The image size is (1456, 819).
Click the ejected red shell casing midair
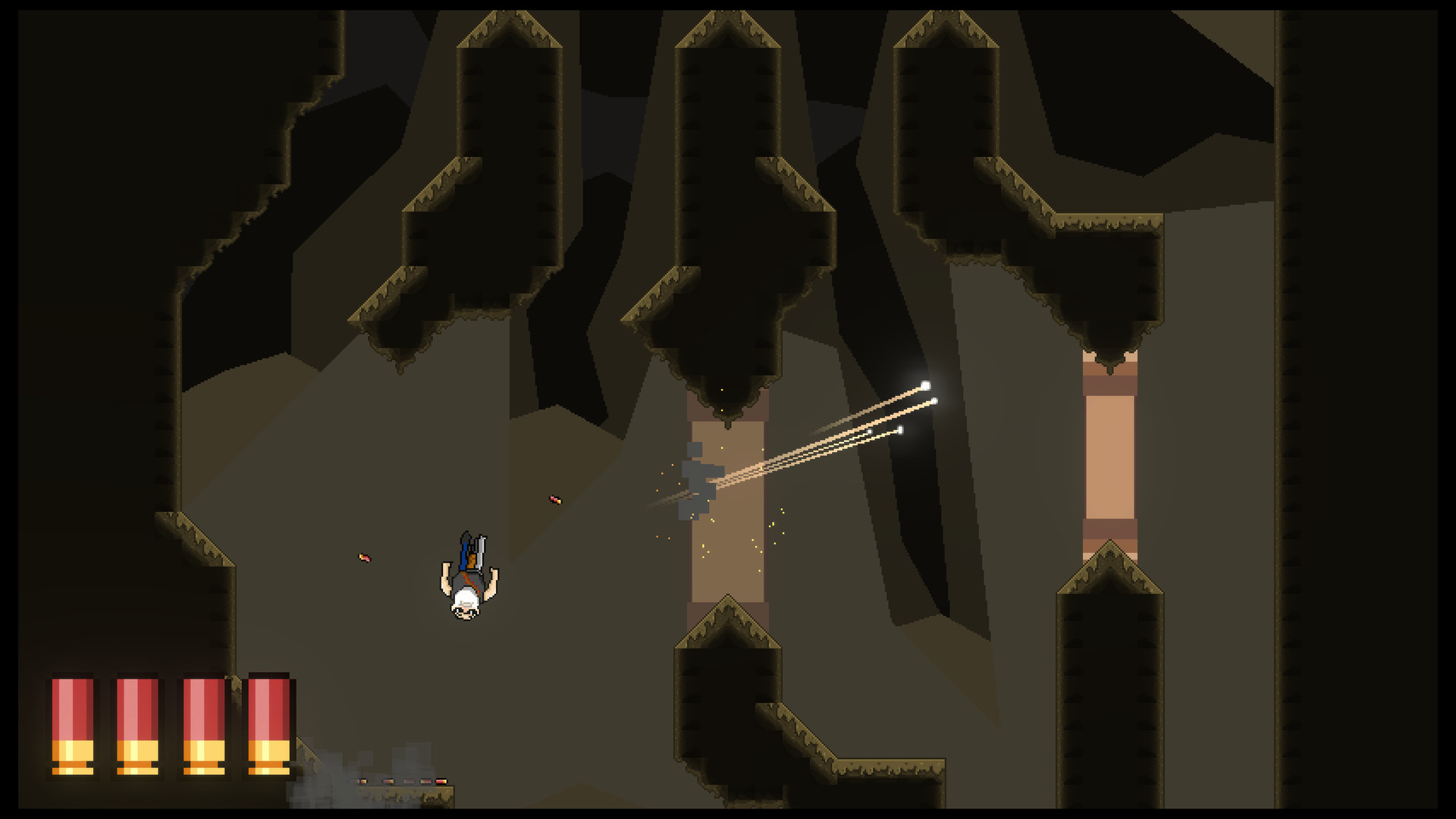click(554, 500)
